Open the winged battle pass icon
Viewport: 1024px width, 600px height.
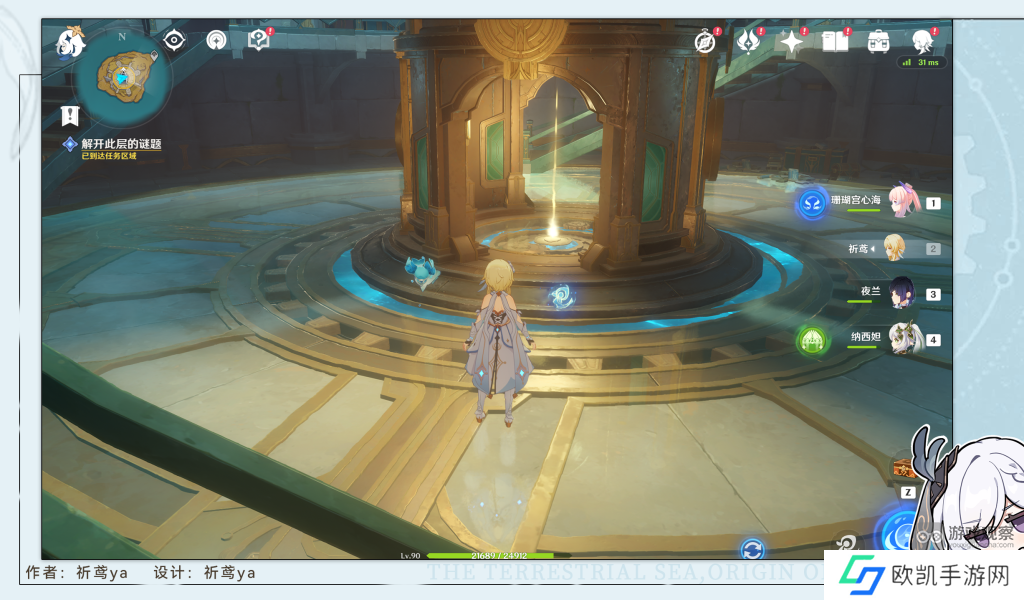pyautogui.click(x=748, y=42)
